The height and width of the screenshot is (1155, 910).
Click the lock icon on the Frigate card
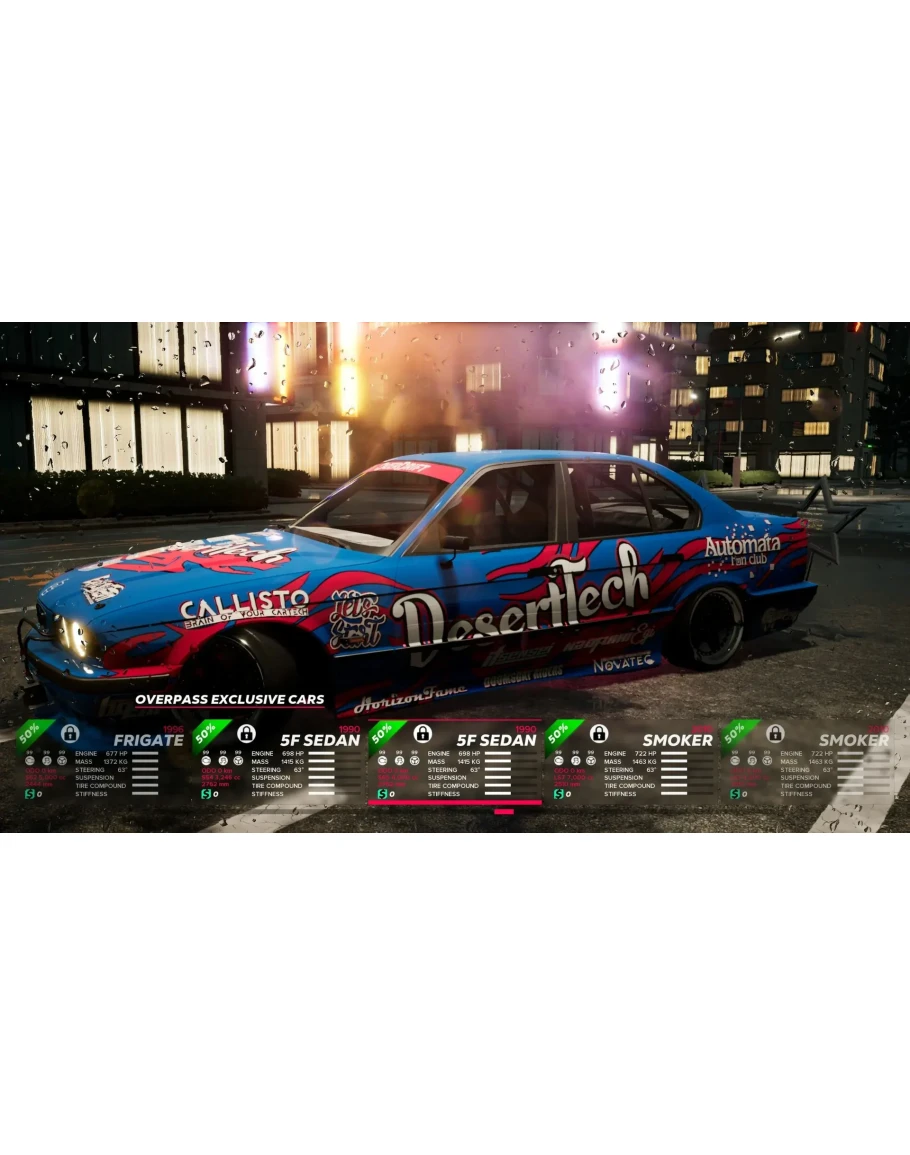click(70, 733)
